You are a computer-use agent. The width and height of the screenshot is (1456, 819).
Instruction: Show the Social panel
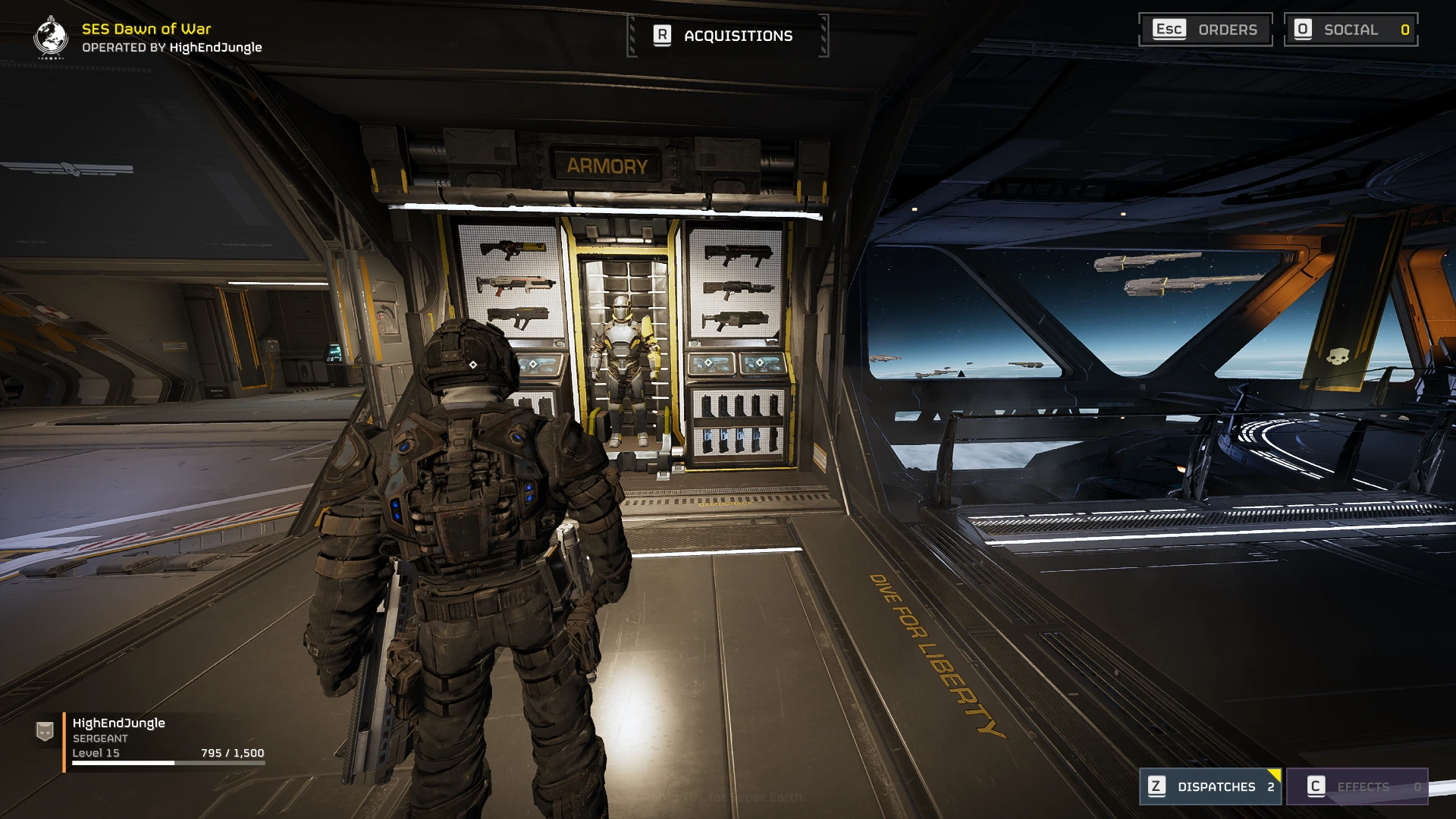(x=1351, y=30)
